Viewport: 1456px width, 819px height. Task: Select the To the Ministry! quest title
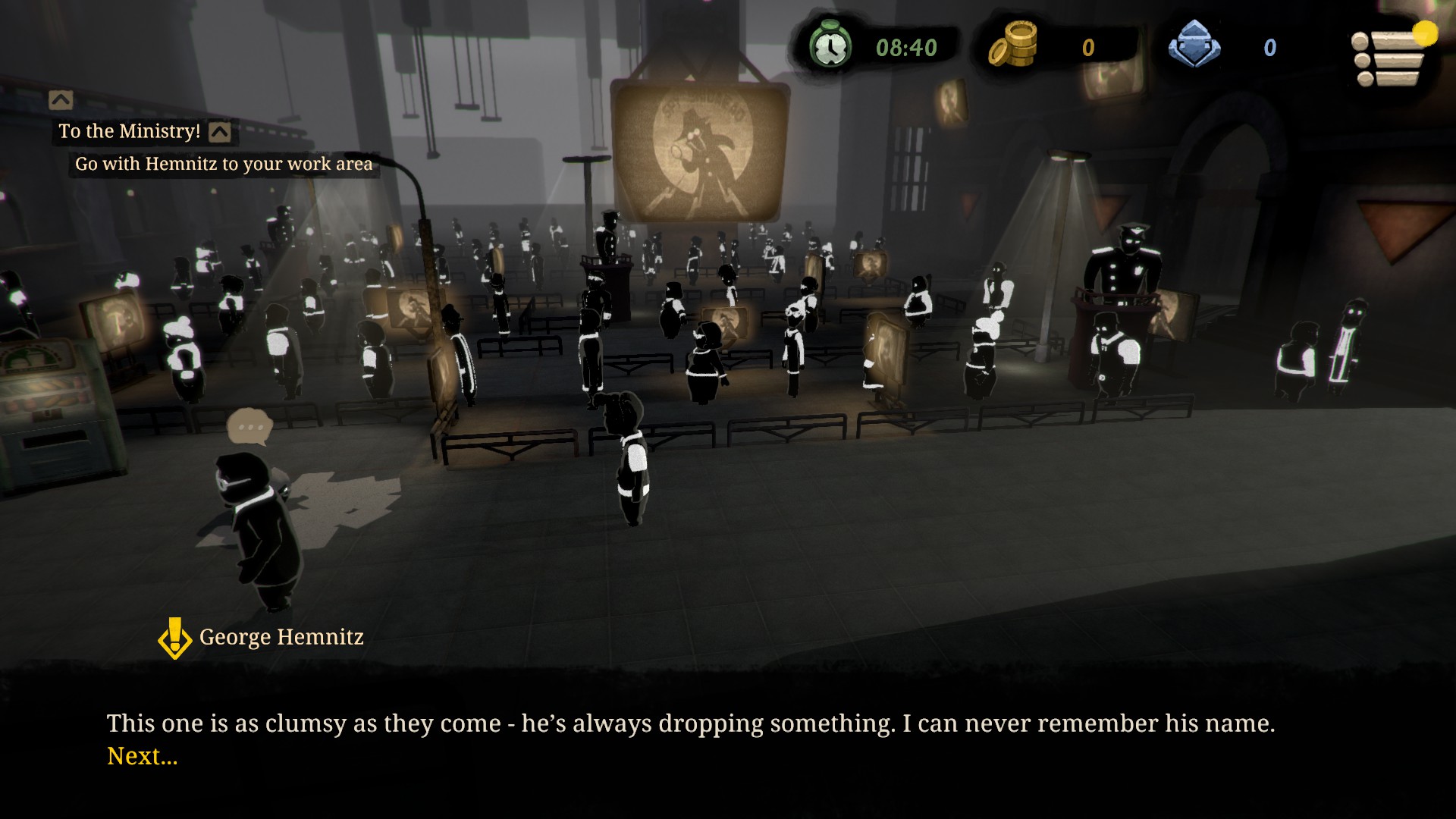pos(130,131)
